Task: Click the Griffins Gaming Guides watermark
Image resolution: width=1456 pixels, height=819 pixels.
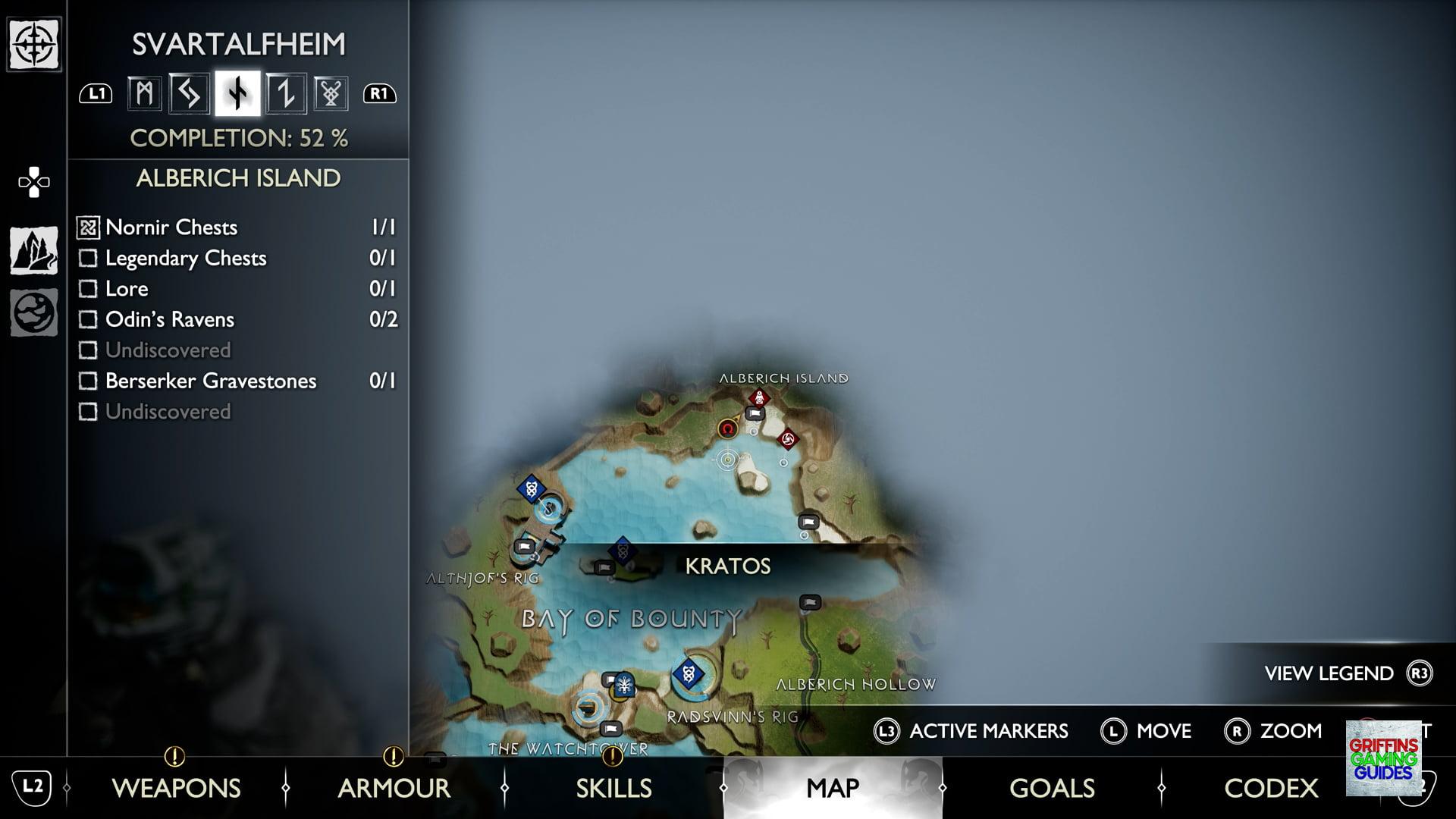Action: pyautogui.click(x=1383, y=758)
